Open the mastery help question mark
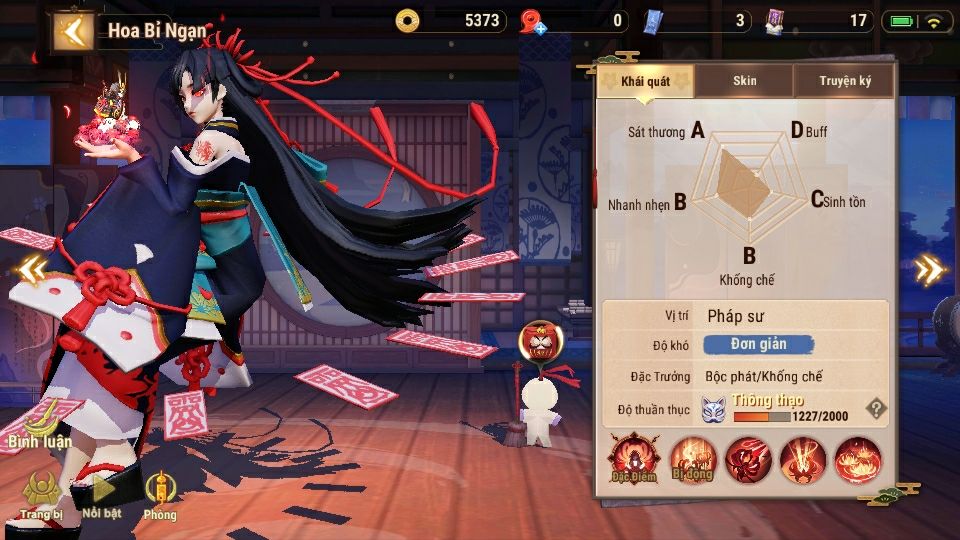The image size is (960, 540). (x=876, y=408)
